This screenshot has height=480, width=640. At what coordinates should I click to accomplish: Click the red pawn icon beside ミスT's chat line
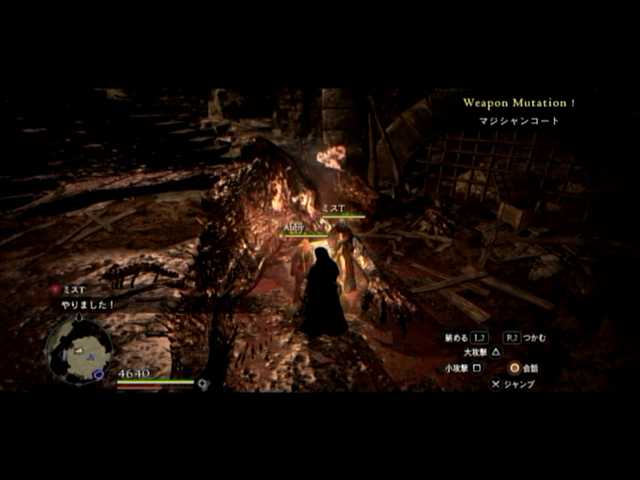coord(56,289)
